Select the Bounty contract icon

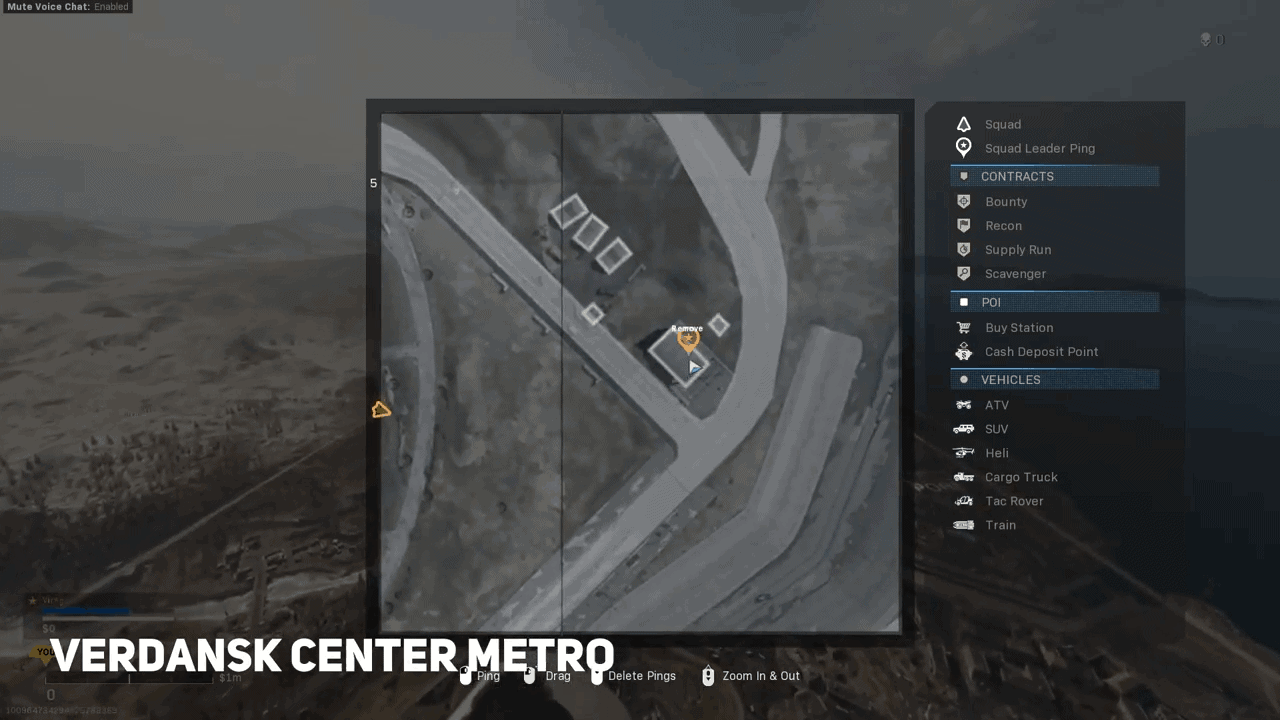[x=963, y=201]
